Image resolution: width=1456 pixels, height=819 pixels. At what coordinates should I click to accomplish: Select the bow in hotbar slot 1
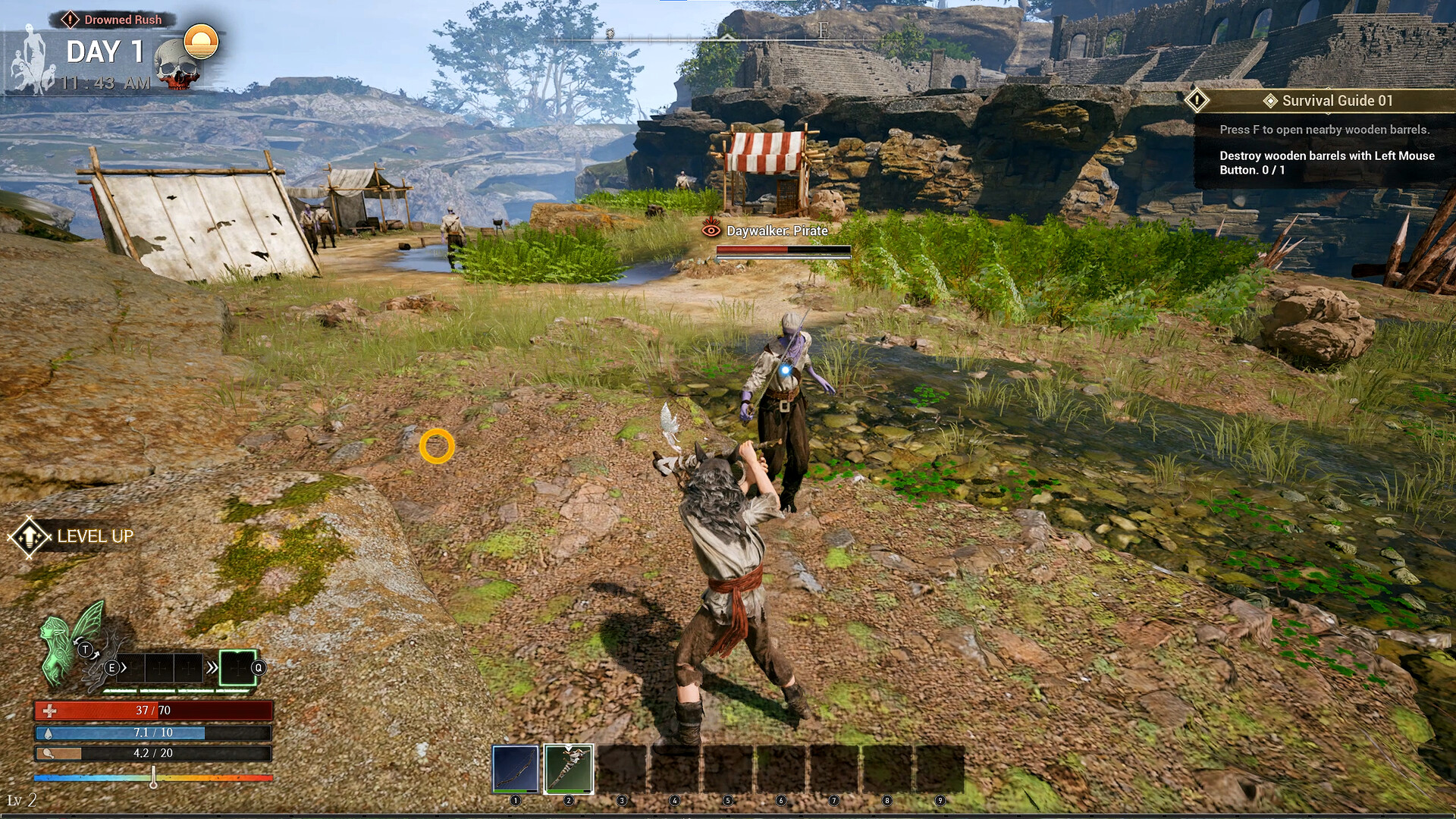[x=516, y=768]
